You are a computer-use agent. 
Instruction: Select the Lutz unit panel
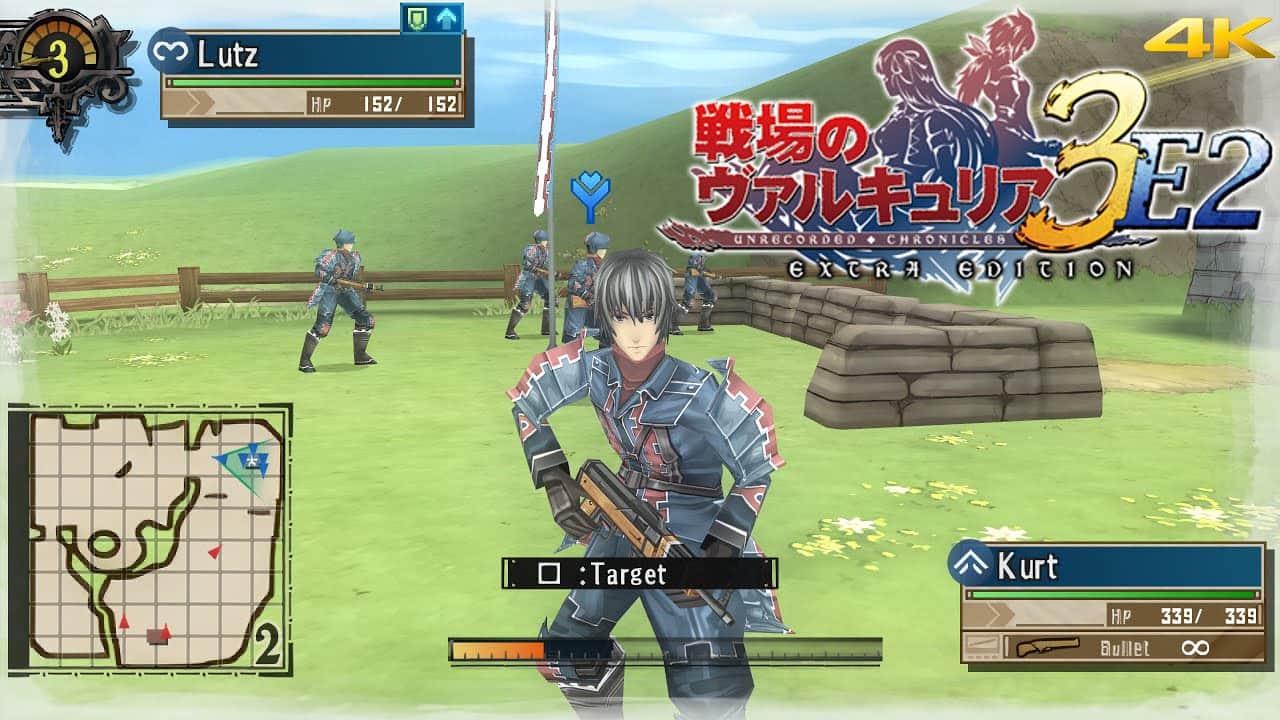[312, 76]
